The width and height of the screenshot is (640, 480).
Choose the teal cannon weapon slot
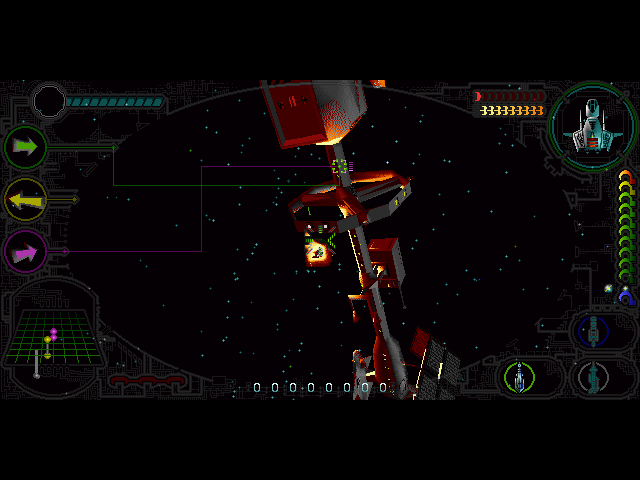(596, 377)
